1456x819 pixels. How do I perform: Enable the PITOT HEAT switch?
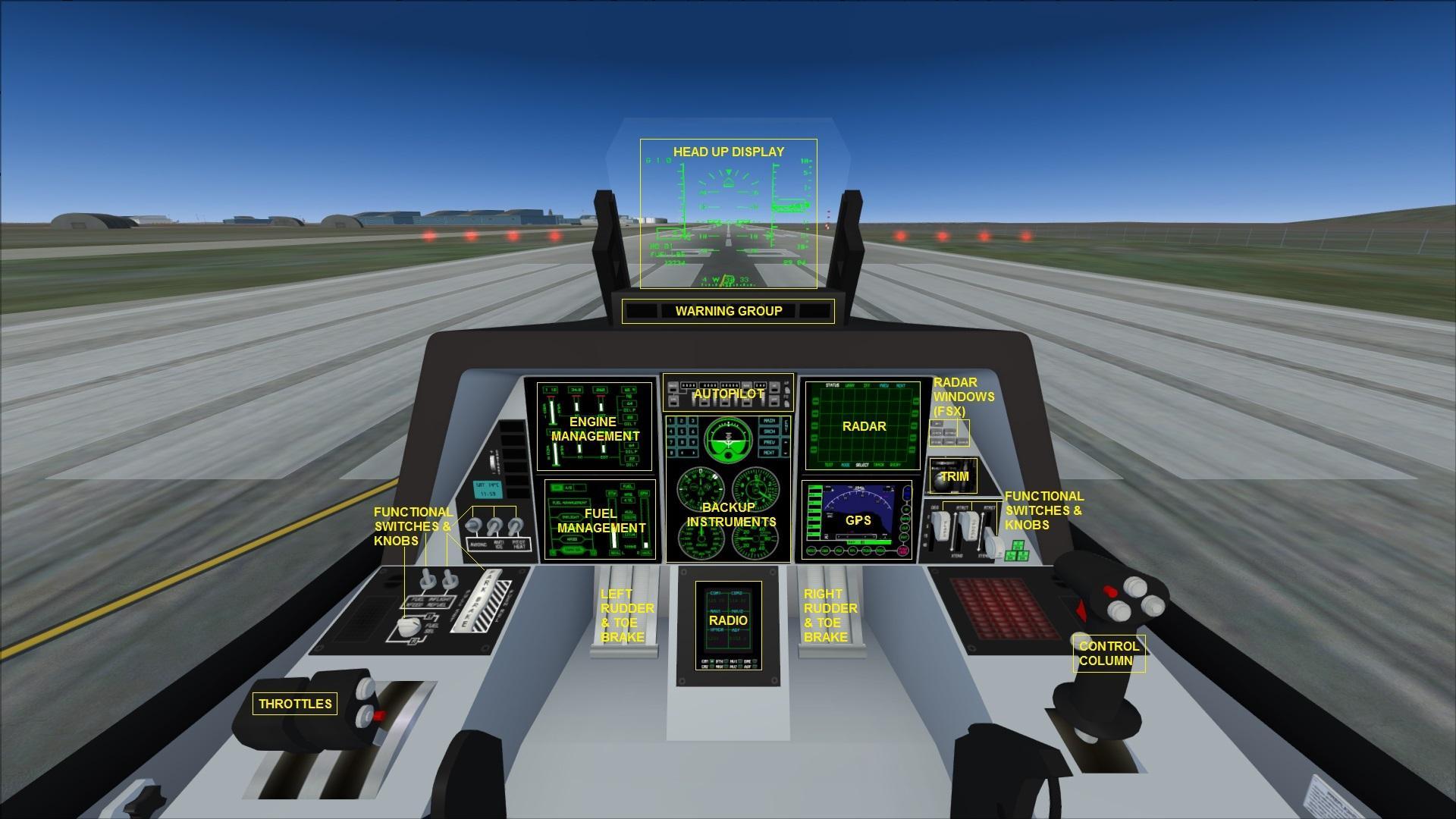tap(515, 523)
